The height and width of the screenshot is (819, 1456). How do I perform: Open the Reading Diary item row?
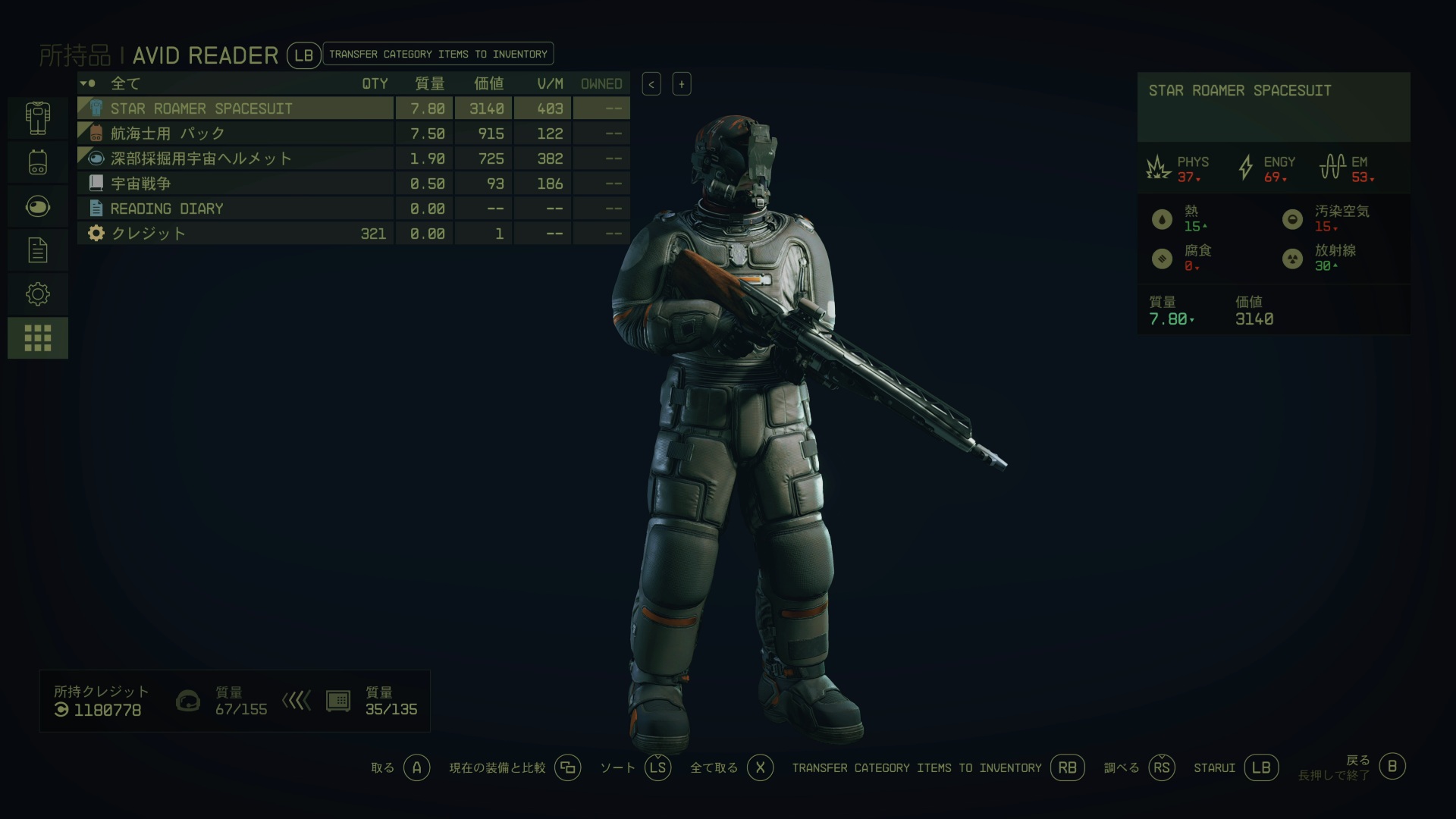coord(235,209)
